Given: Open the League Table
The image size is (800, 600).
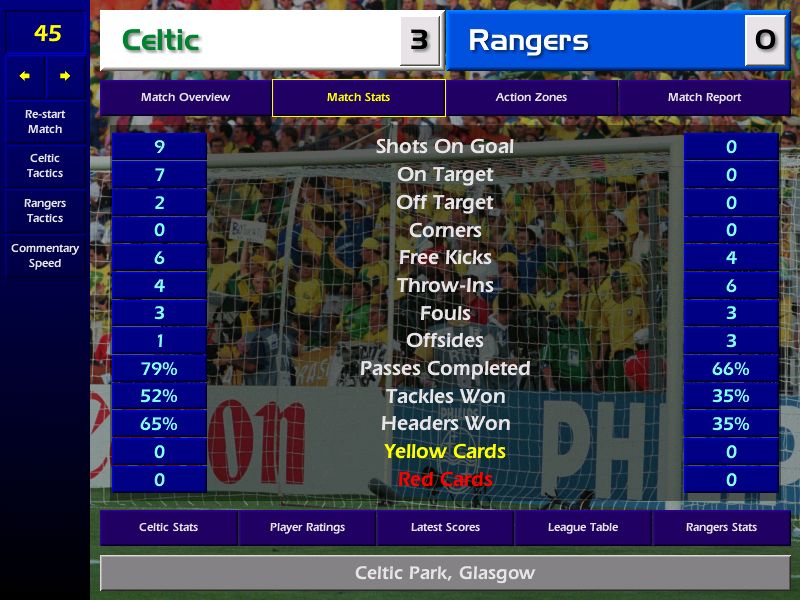Looking at the screenshot, I should click(x=583, y=527).
